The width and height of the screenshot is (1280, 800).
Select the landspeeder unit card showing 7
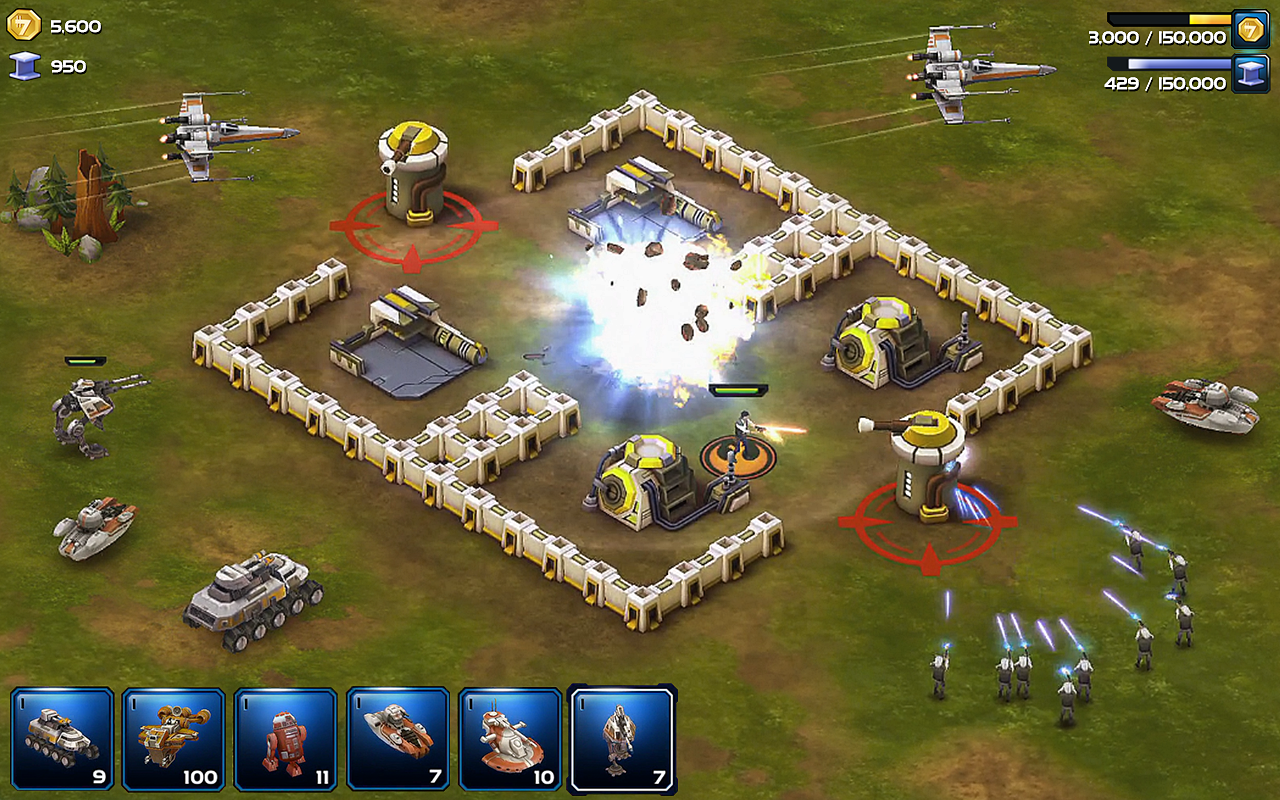coord(396,740)
